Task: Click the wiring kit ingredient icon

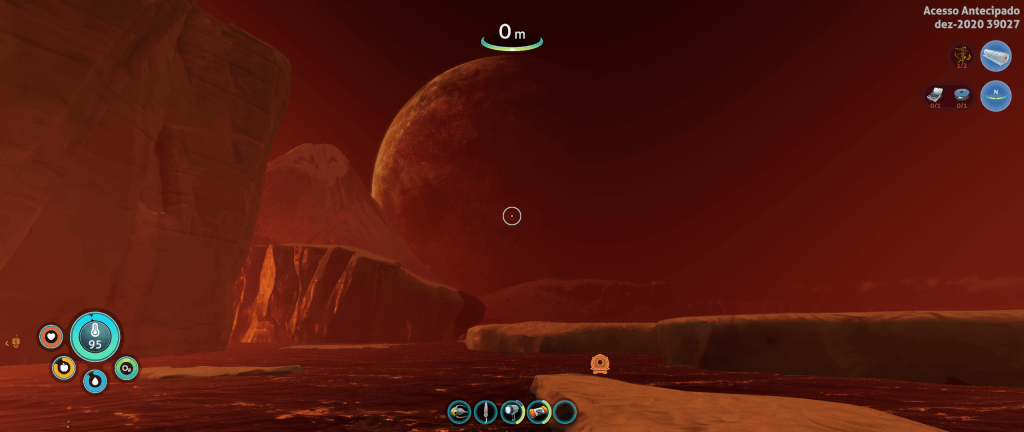Action: (x=934, y=96)
